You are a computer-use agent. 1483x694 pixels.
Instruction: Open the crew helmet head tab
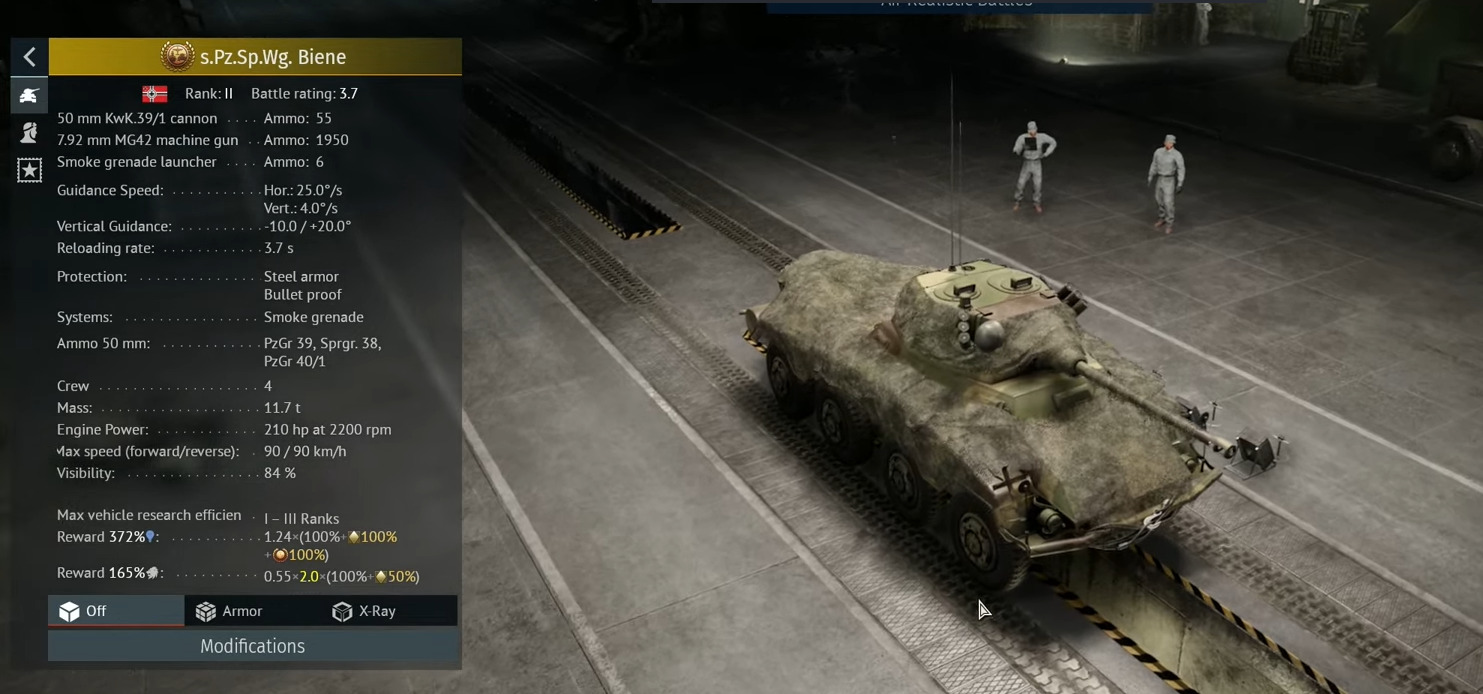(29, 132)
